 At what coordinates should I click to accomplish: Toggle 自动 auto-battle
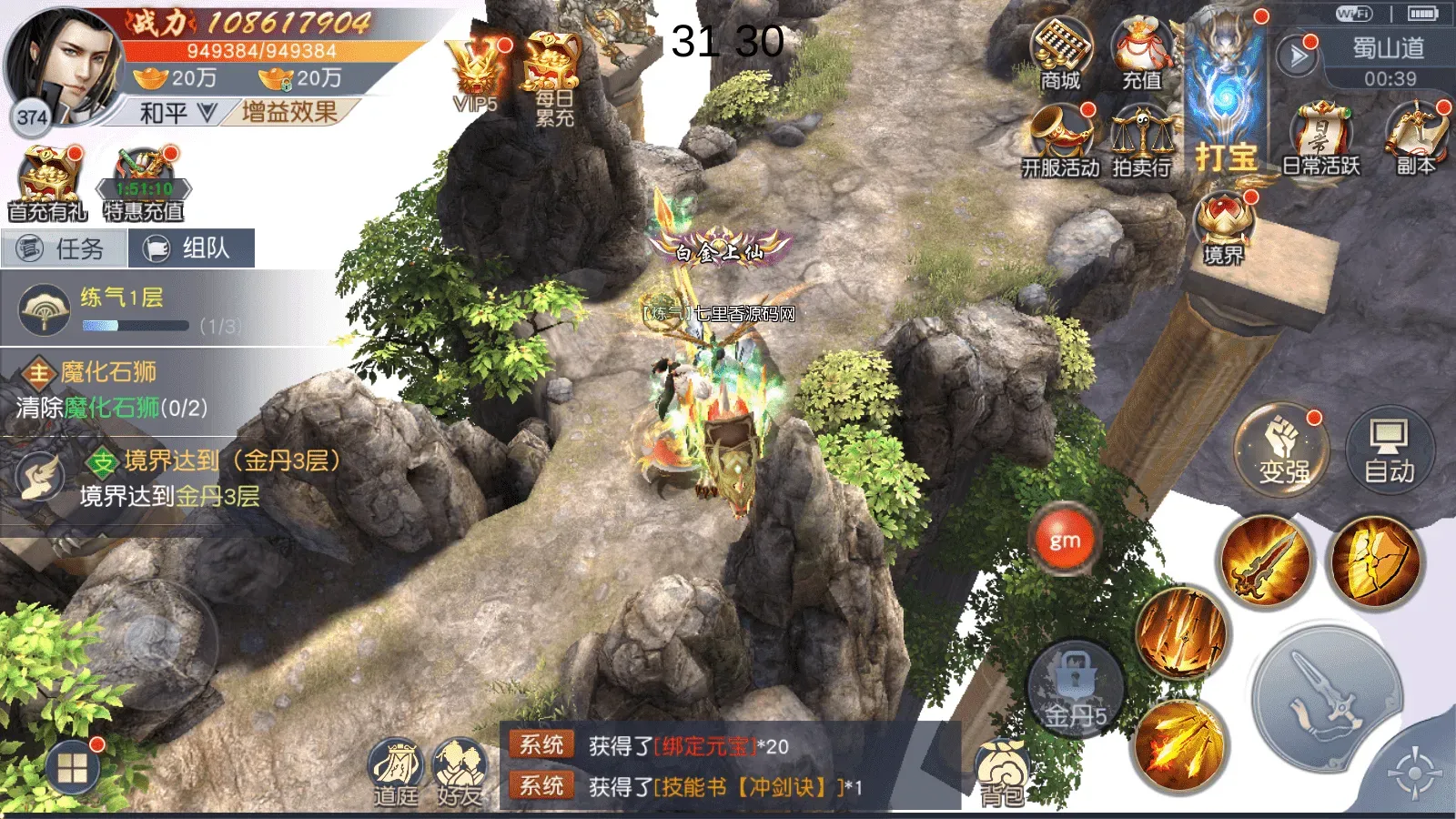pos(1389,450)
